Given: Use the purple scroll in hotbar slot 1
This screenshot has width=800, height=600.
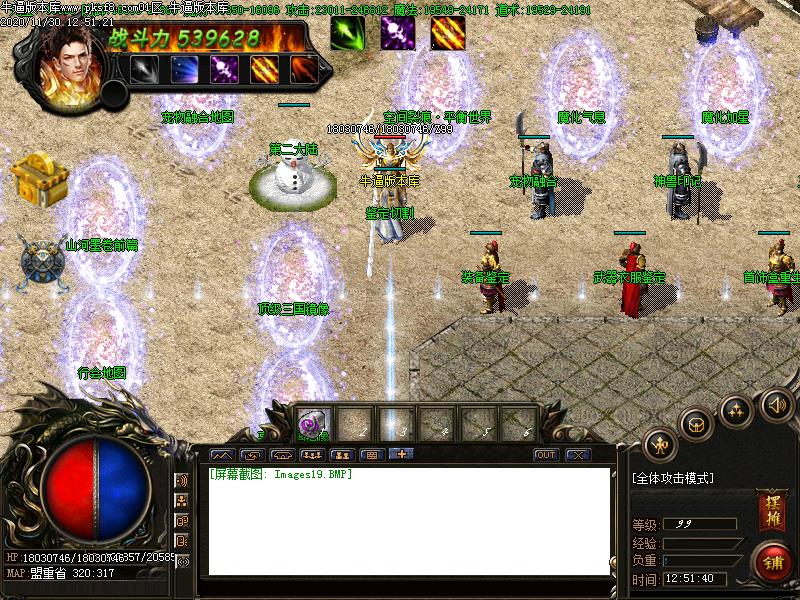Looking at the screenshot, I should coord(312,423).
